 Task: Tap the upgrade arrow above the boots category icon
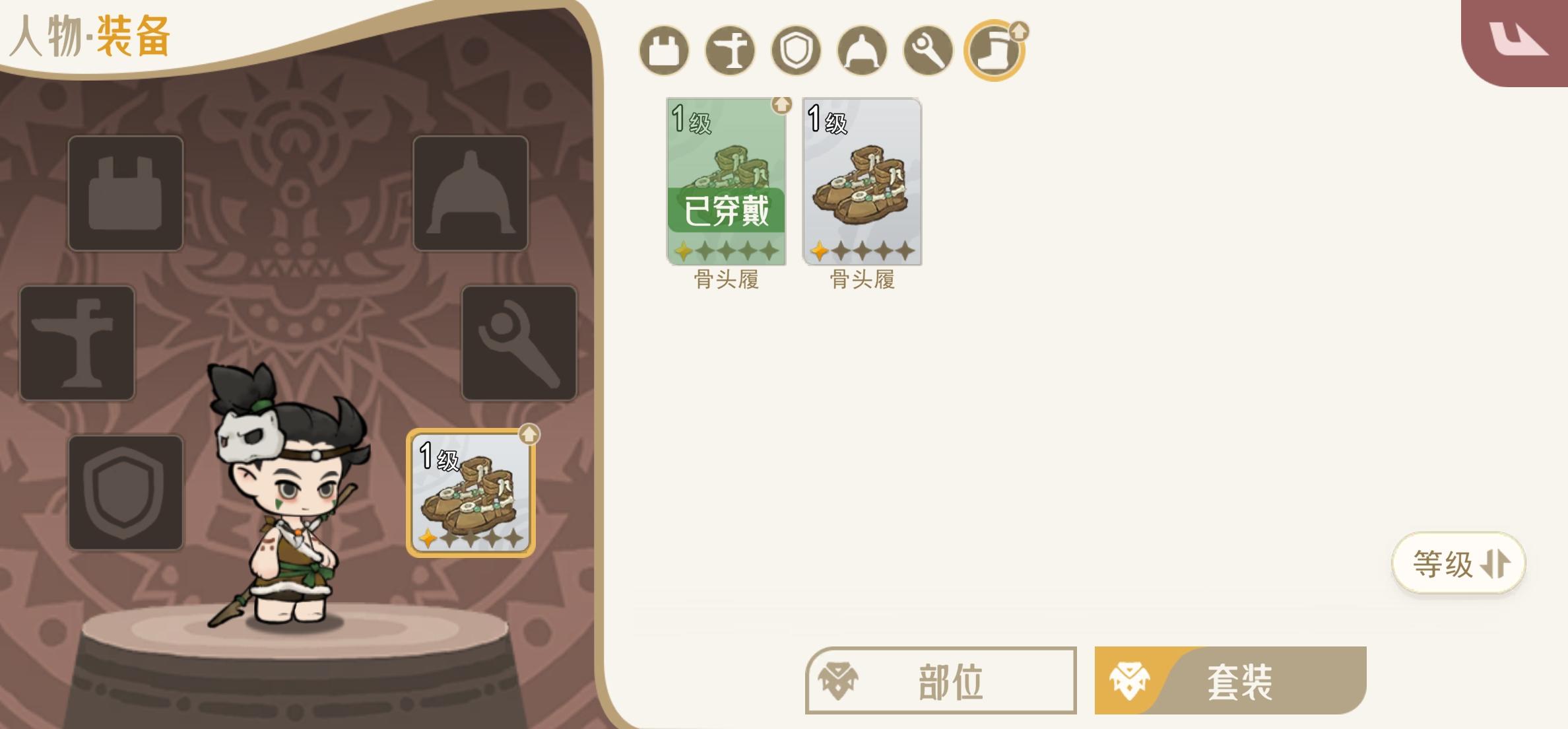(1020, 30)
